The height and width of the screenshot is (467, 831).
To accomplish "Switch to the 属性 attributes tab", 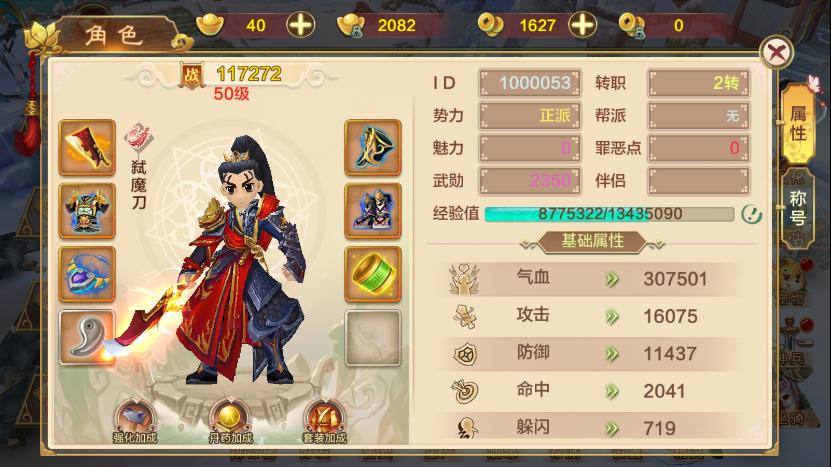I will tap(797, 122).
